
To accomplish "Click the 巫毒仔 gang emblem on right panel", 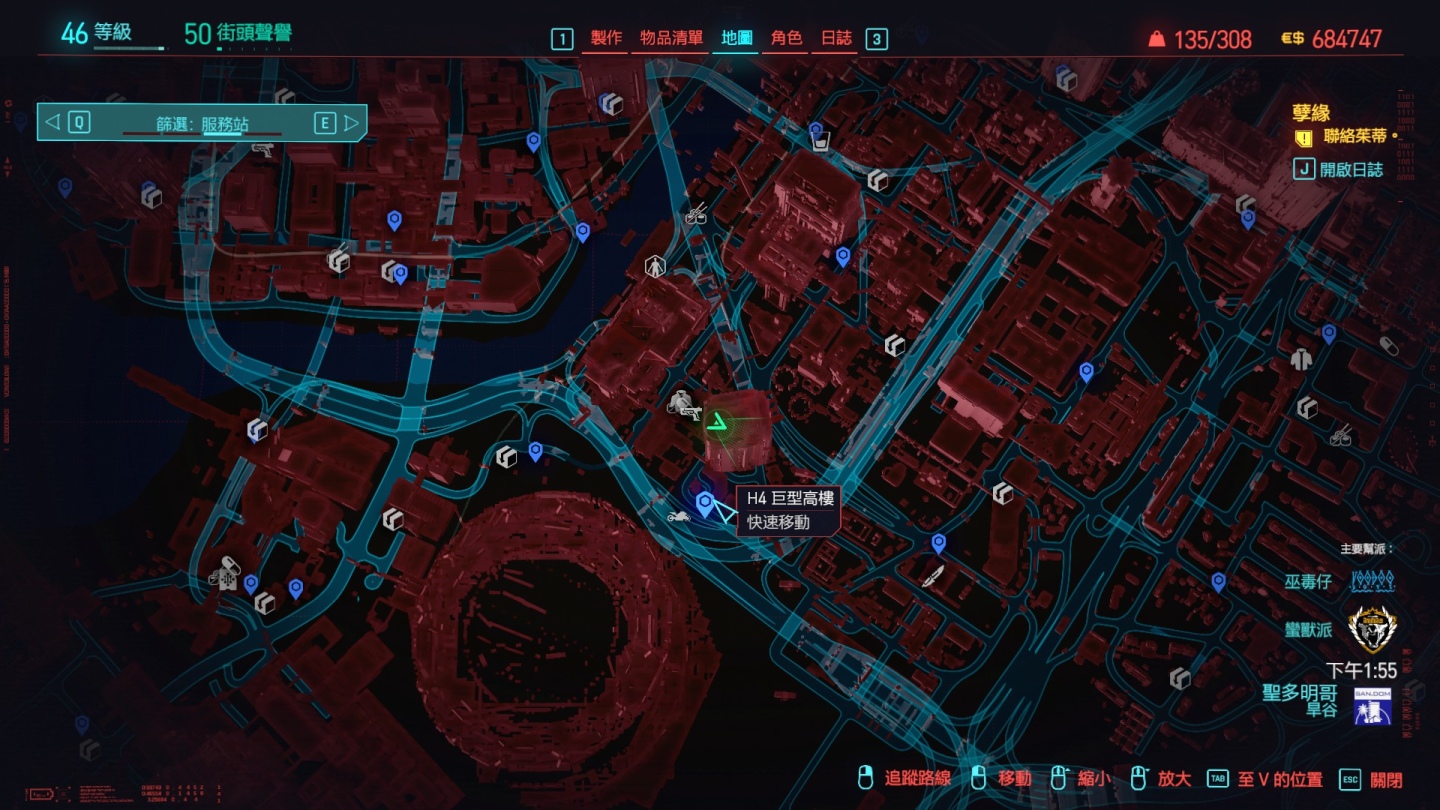I will [1371, 579].
